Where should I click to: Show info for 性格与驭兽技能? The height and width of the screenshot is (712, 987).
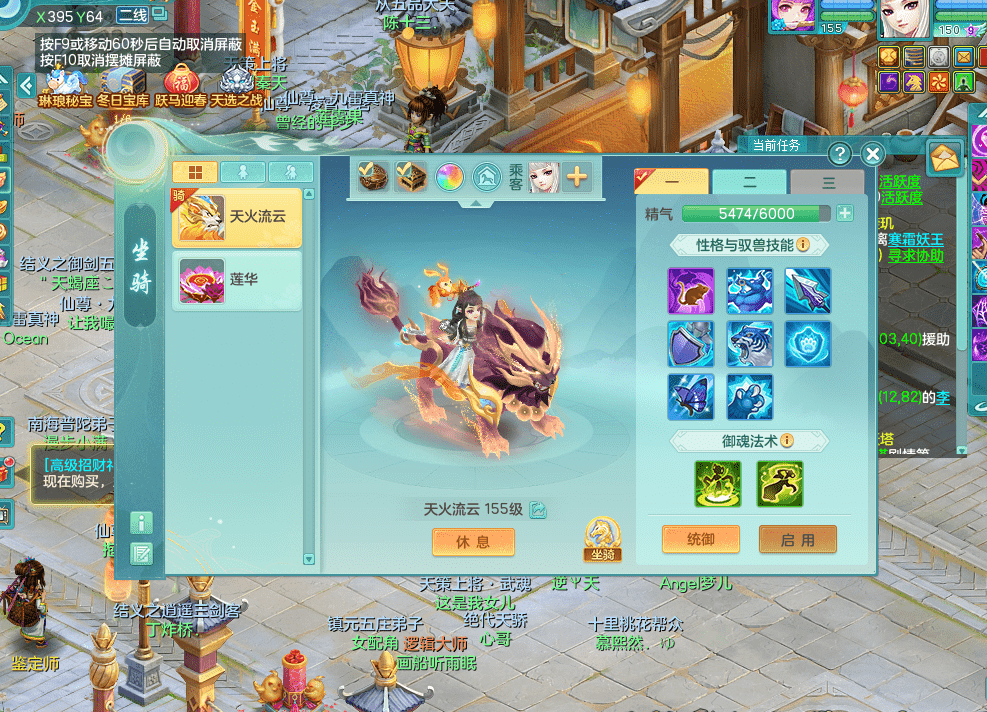(x=802, y=244)
